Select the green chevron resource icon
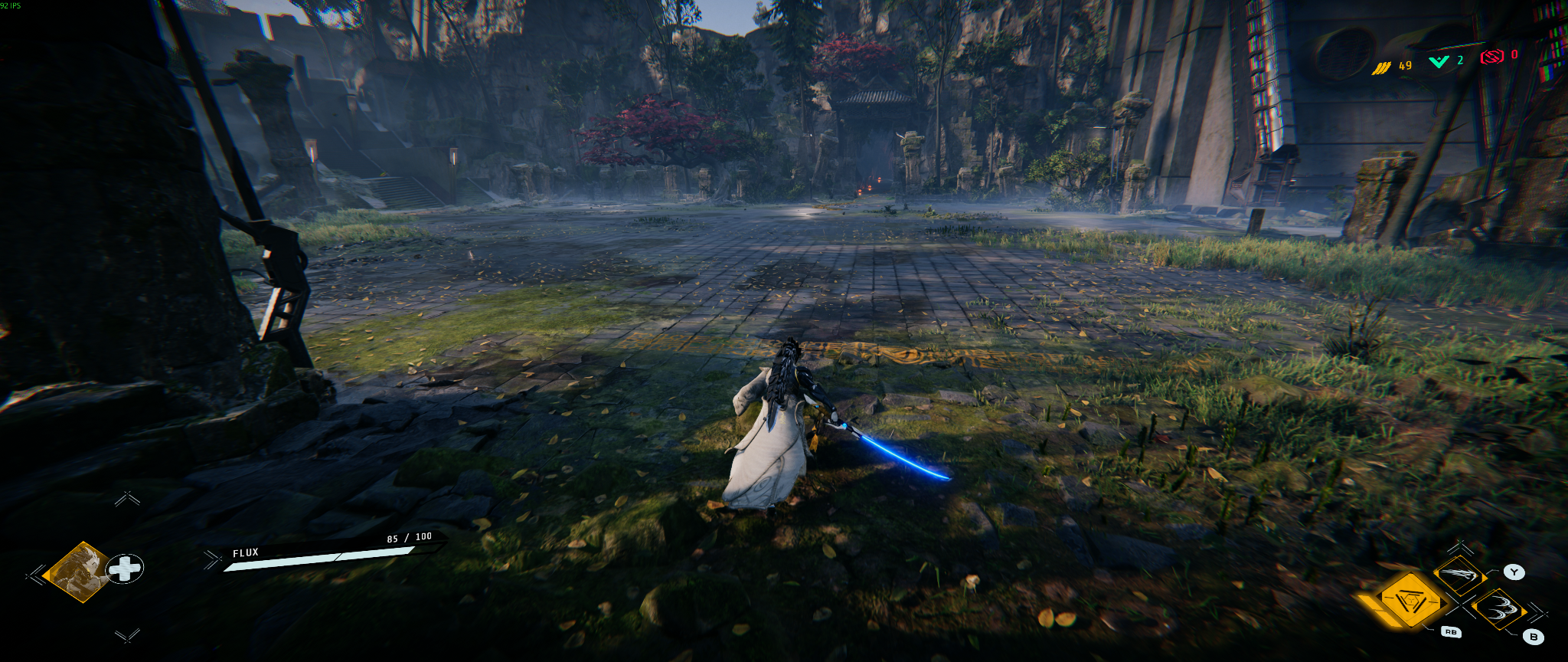1568x662 pixels. coord(1439,61)
